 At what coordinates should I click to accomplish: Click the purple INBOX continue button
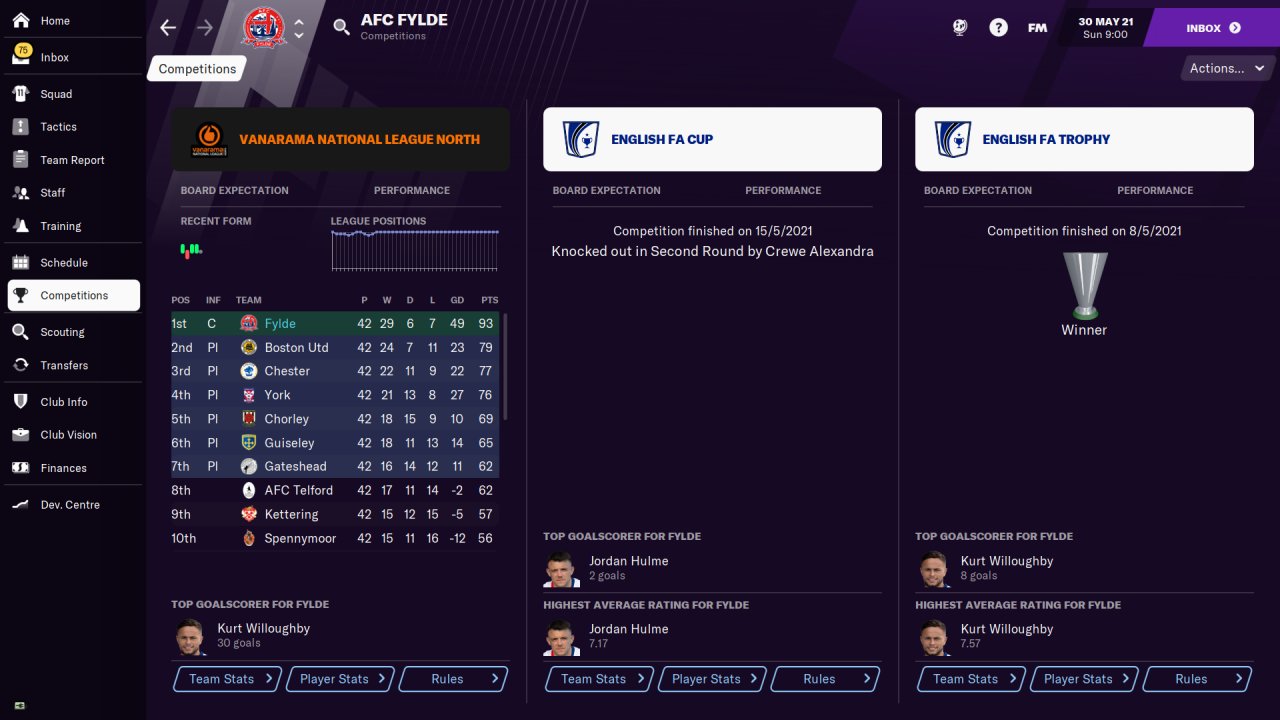[1212, 28]
